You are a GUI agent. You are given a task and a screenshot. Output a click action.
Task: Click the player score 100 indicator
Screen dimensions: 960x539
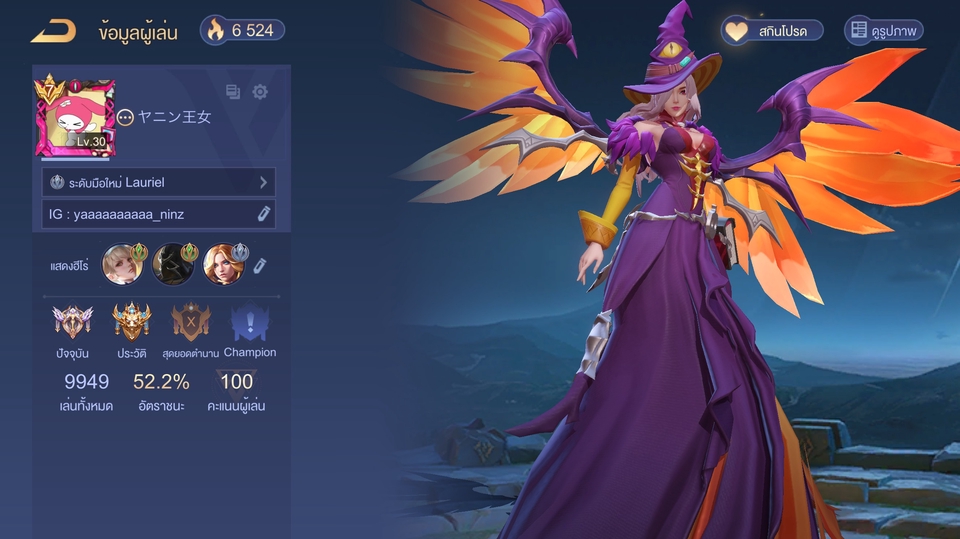pos(237,382)
